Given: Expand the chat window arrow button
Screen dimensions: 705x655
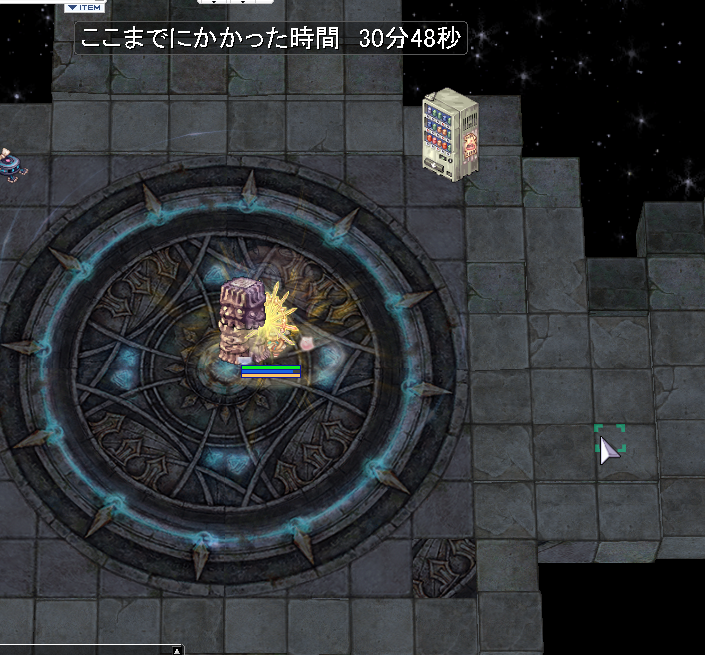Looking at the screenshot, I should (177, 650).
